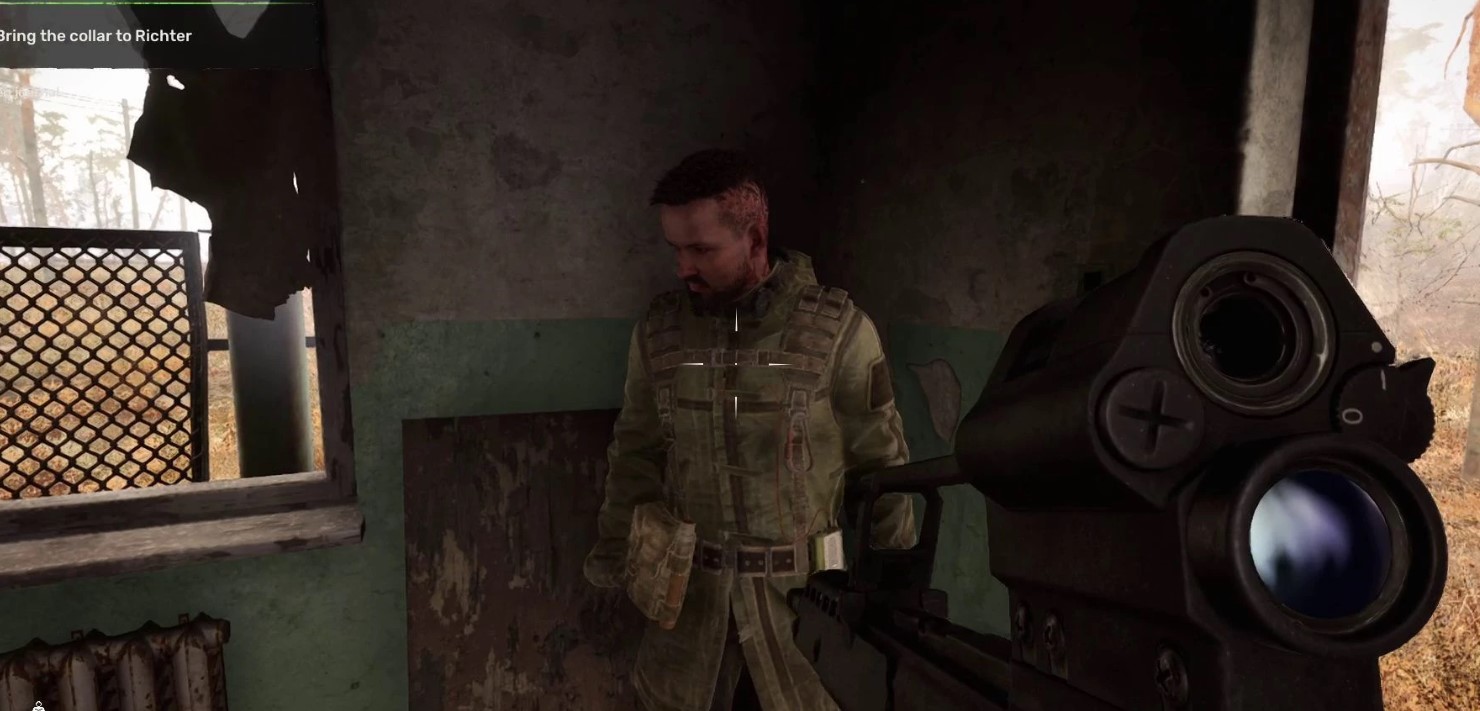Image resolution: width=1480 pixels, height=711 pixels.
Task: Select the "Bring the collar to Richter" objective
Action: 96,36
